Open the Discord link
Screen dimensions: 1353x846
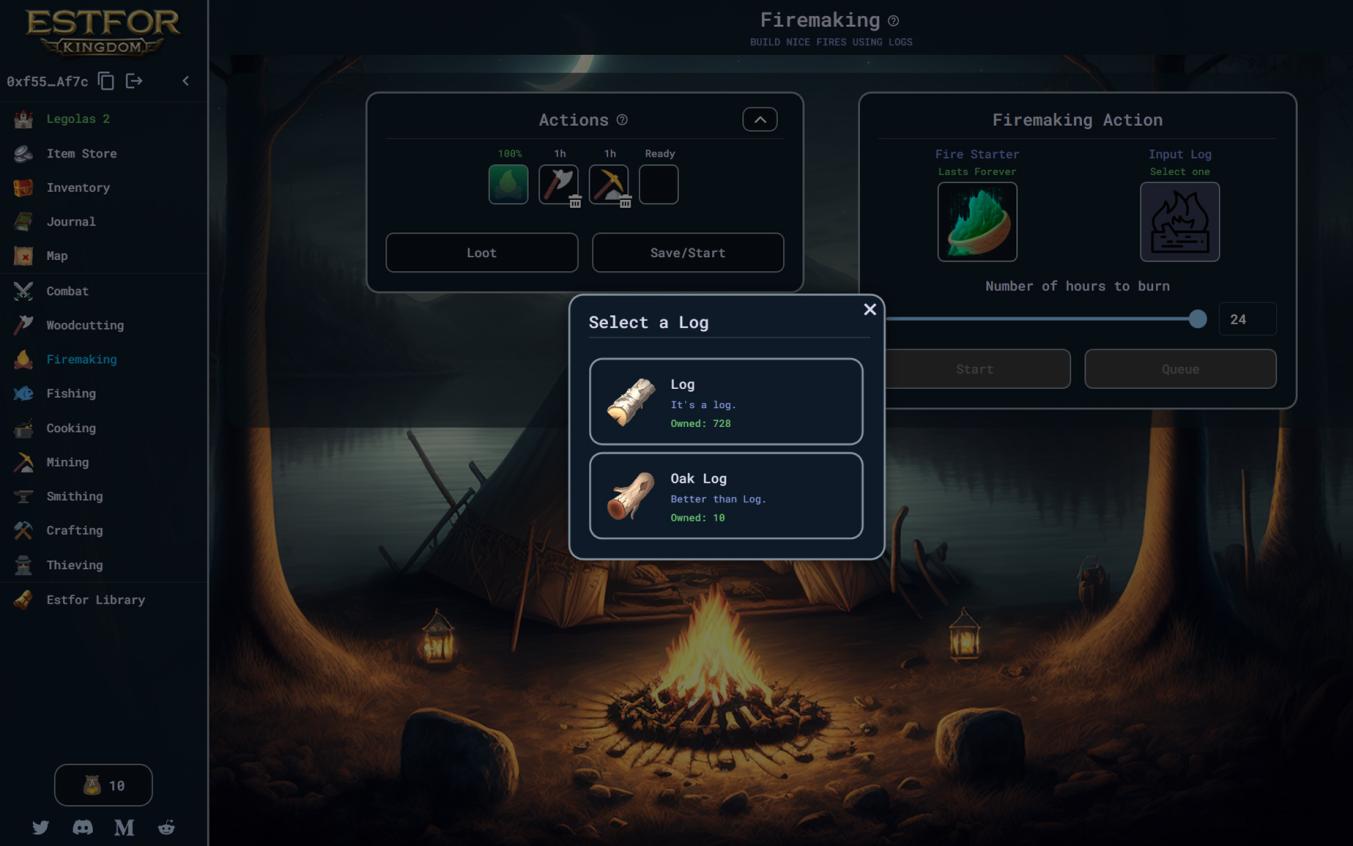click(x=83, y=827)
